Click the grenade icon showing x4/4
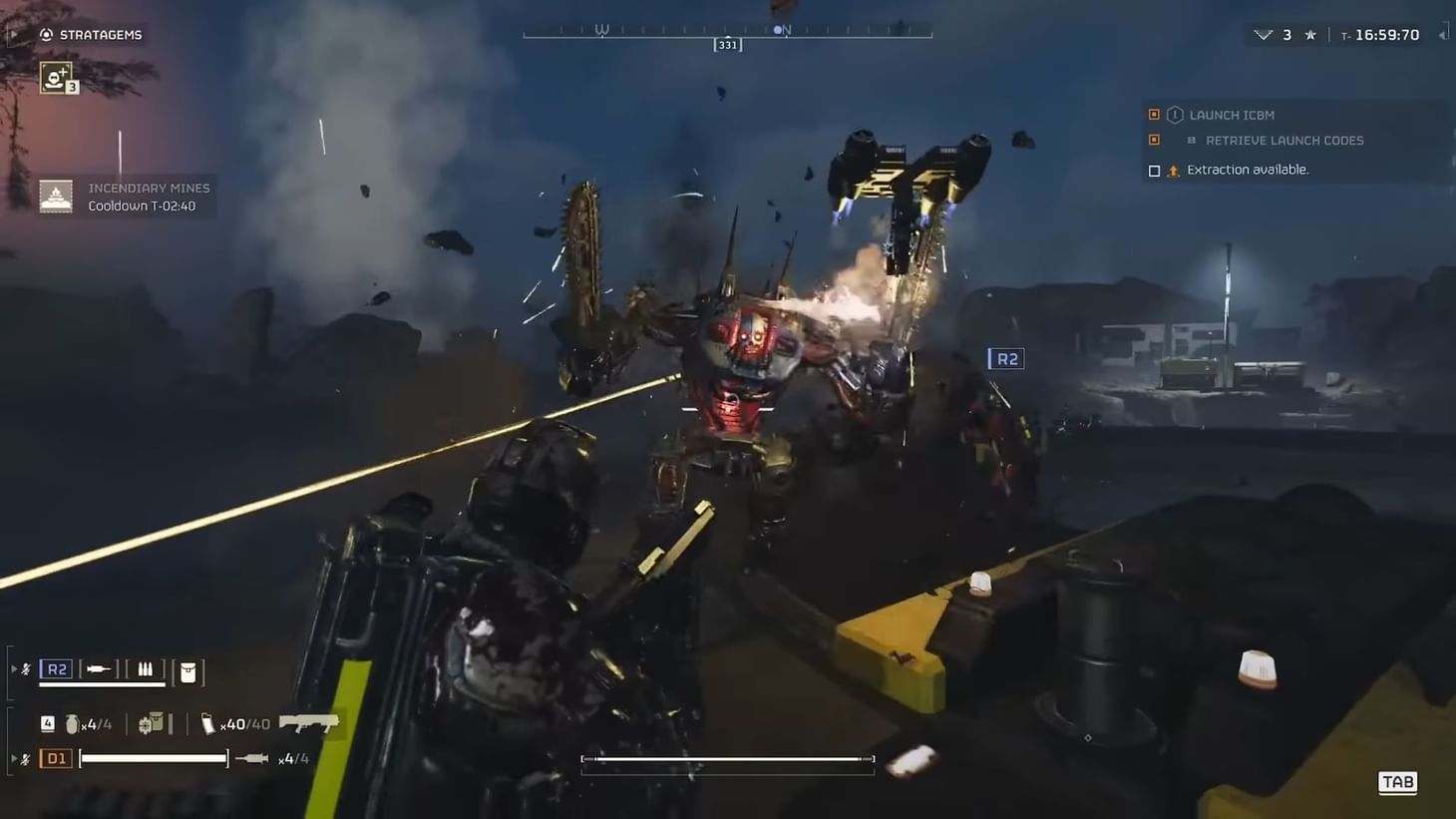This screenshot has width=1456, height=819. 72,724
